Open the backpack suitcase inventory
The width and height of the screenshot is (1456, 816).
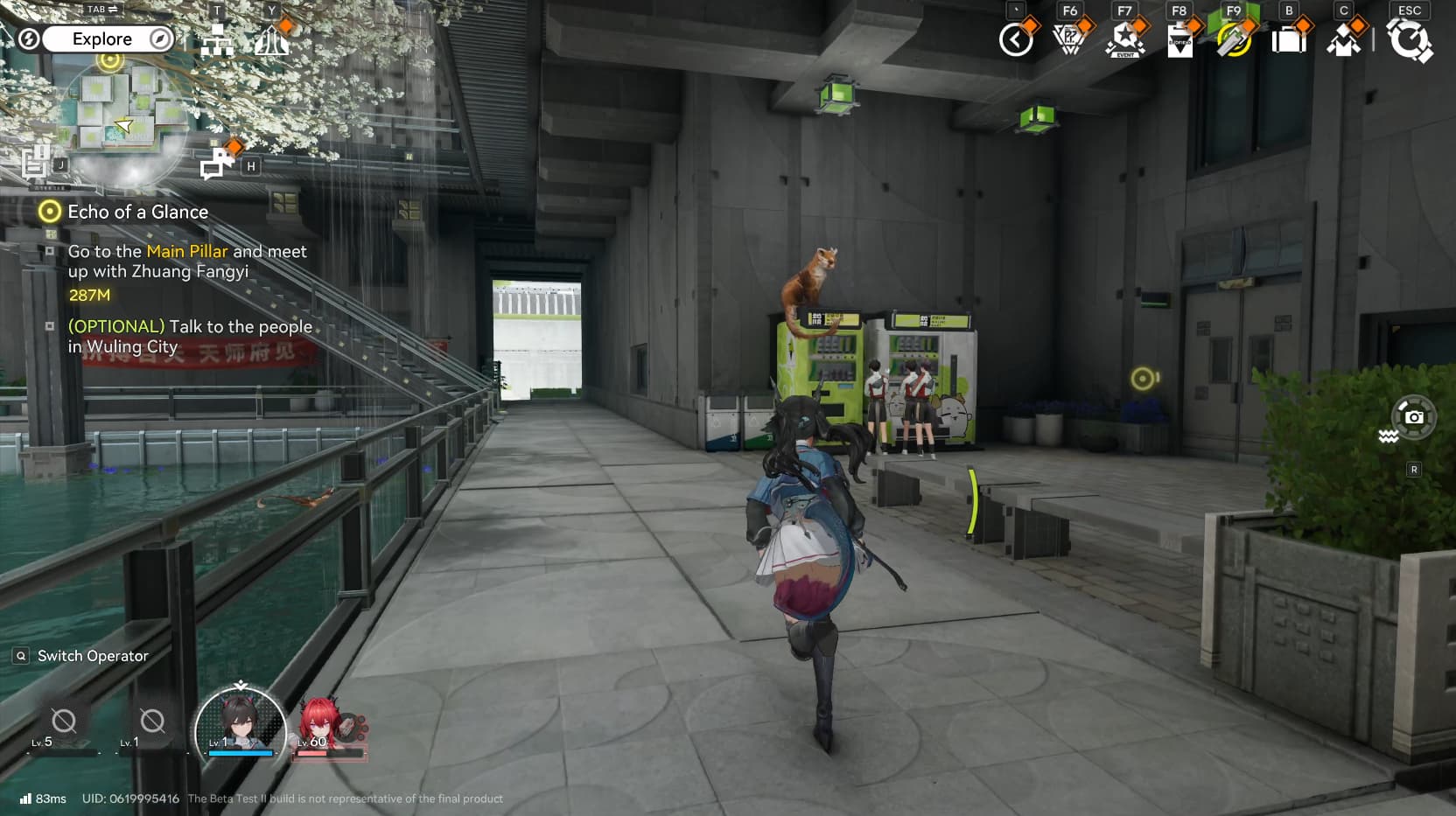click(1289, 40)
